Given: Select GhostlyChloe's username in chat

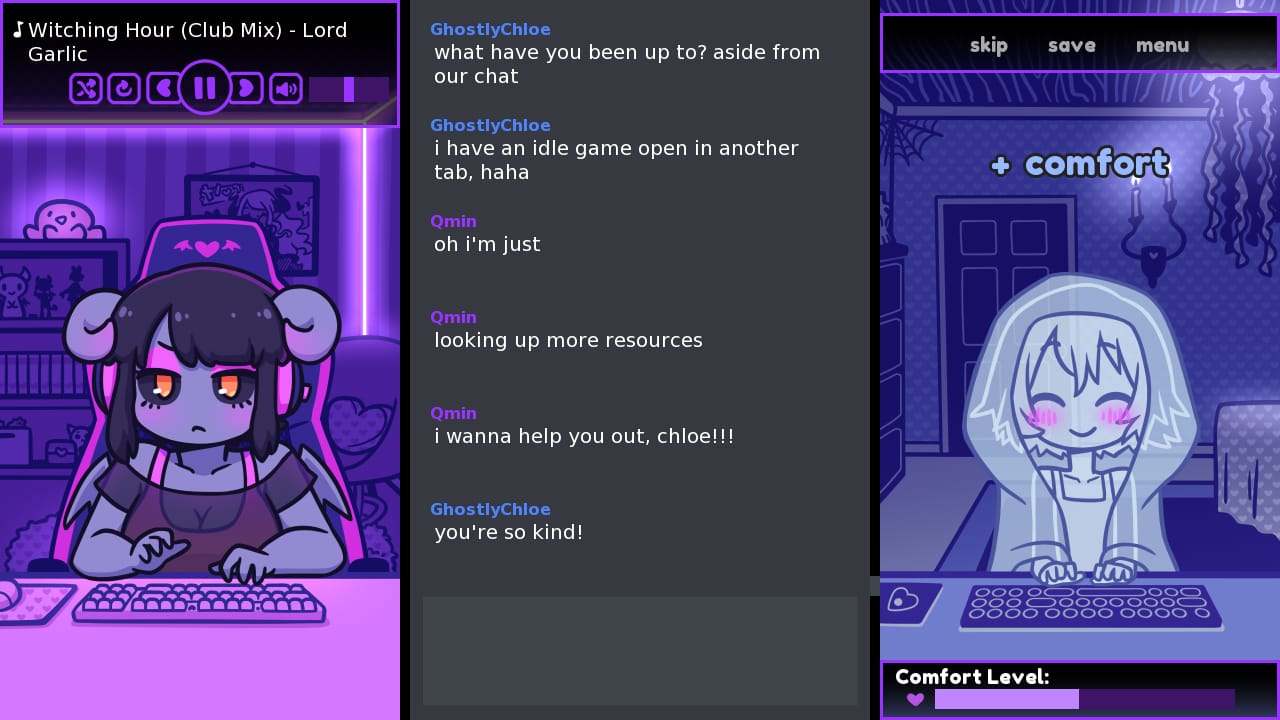Looking at the screenshot, I should click(490, 29).
